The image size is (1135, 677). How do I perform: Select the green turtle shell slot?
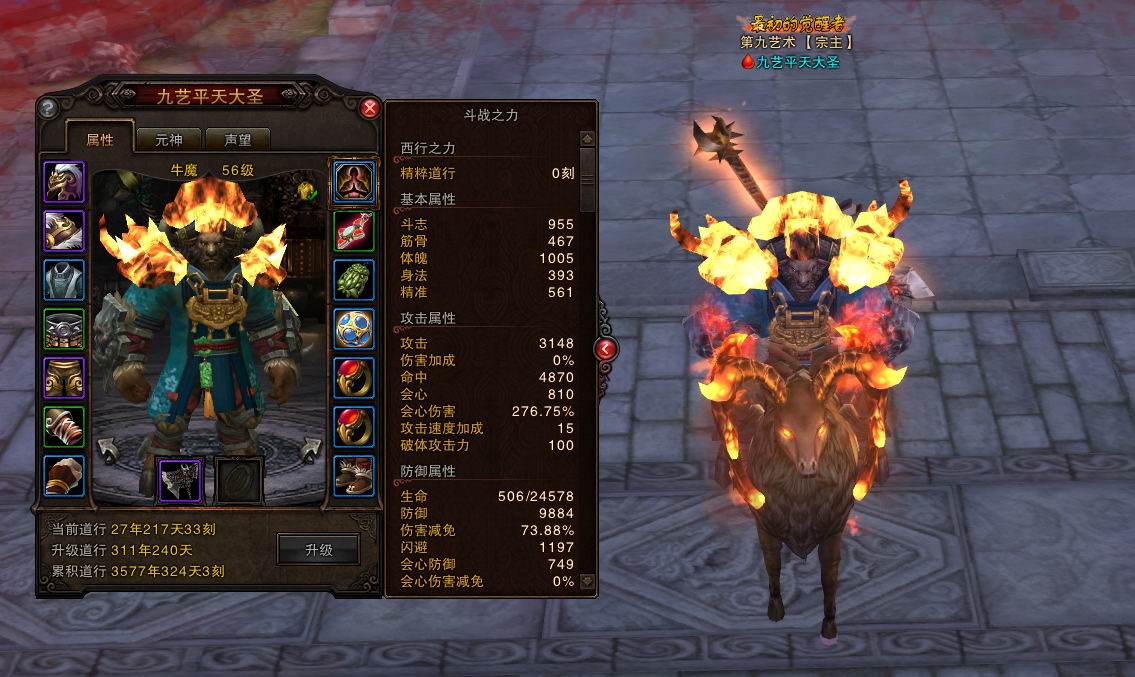tap(354, 280)
